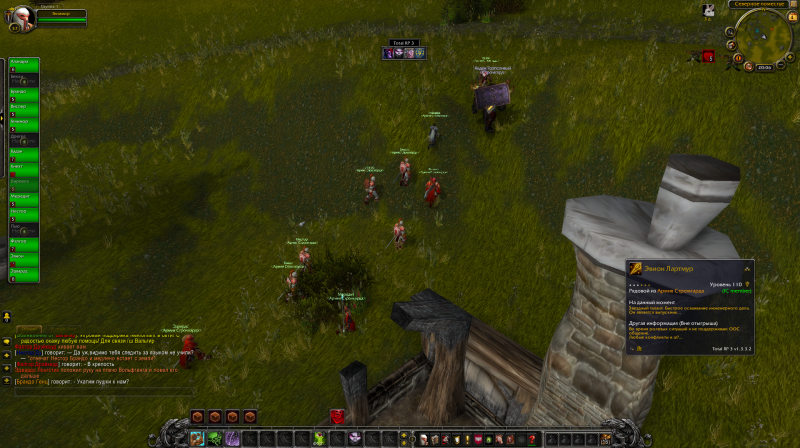Minimize the Эвисон character tooltip panel
This screenshot has width=800, height=448.
click(747, 269)
